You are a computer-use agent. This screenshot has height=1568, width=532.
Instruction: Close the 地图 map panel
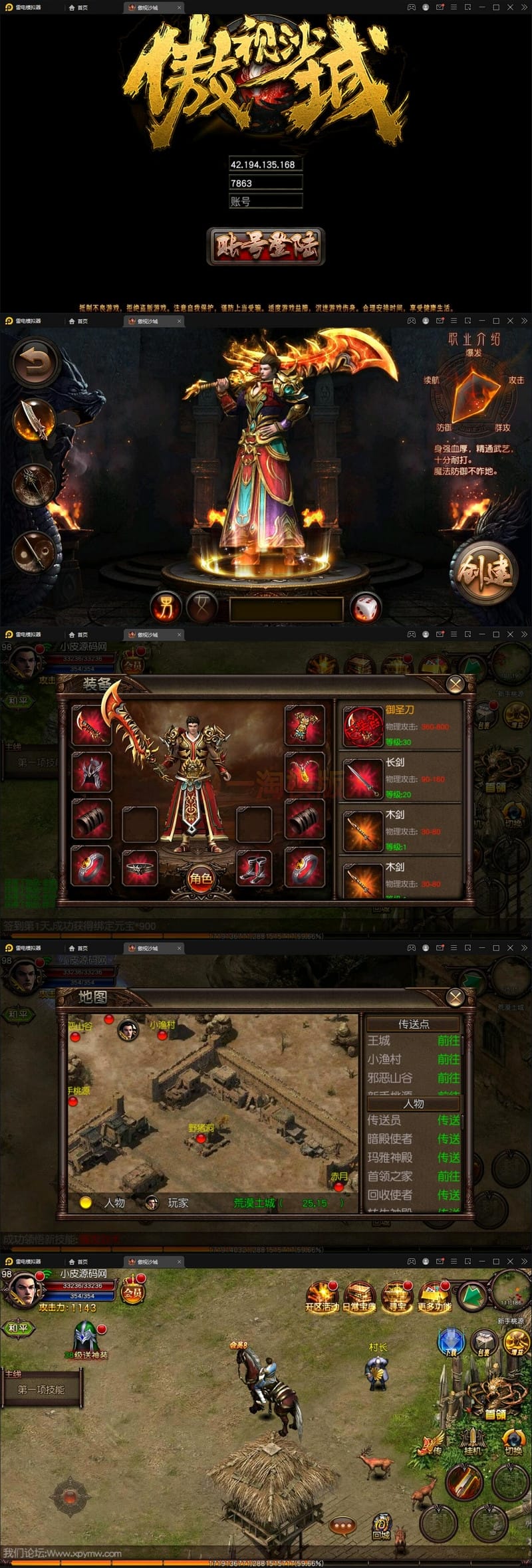pyautogui.click(x=456, y=996)
